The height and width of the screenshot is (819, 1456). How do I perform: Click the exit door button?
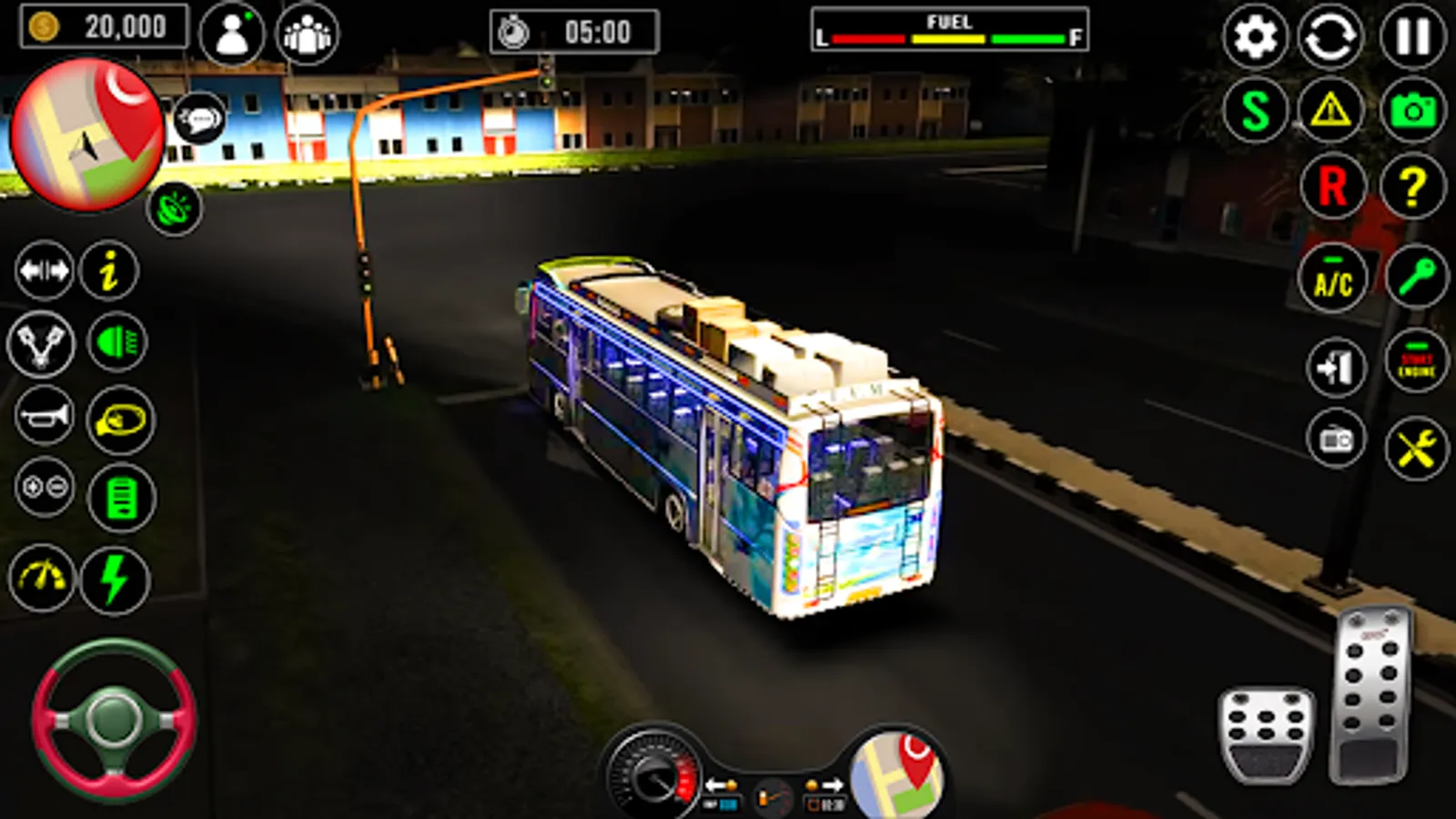coord(1332,364)
